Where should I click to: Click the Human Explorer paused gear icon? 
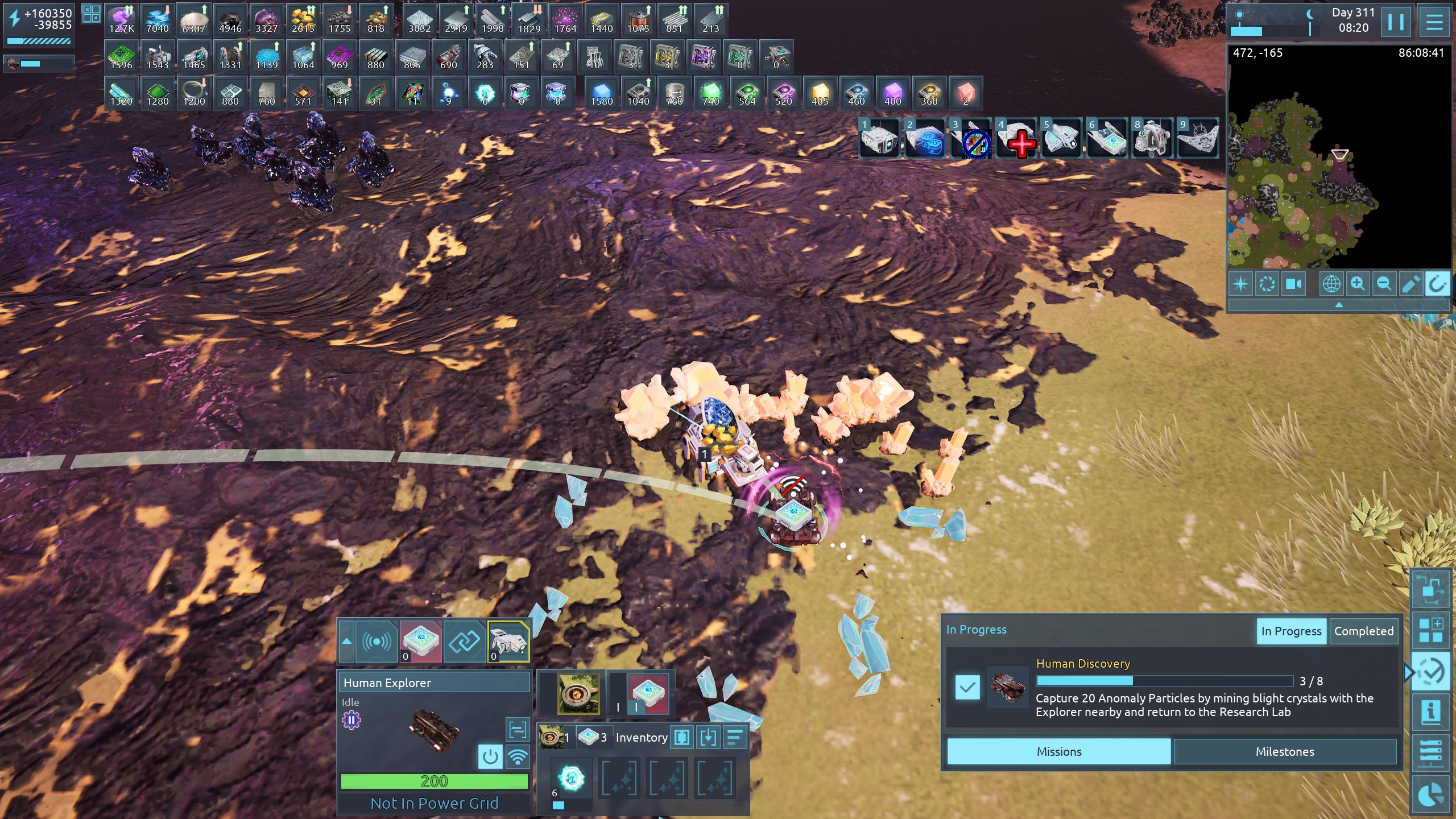[351, 721]
